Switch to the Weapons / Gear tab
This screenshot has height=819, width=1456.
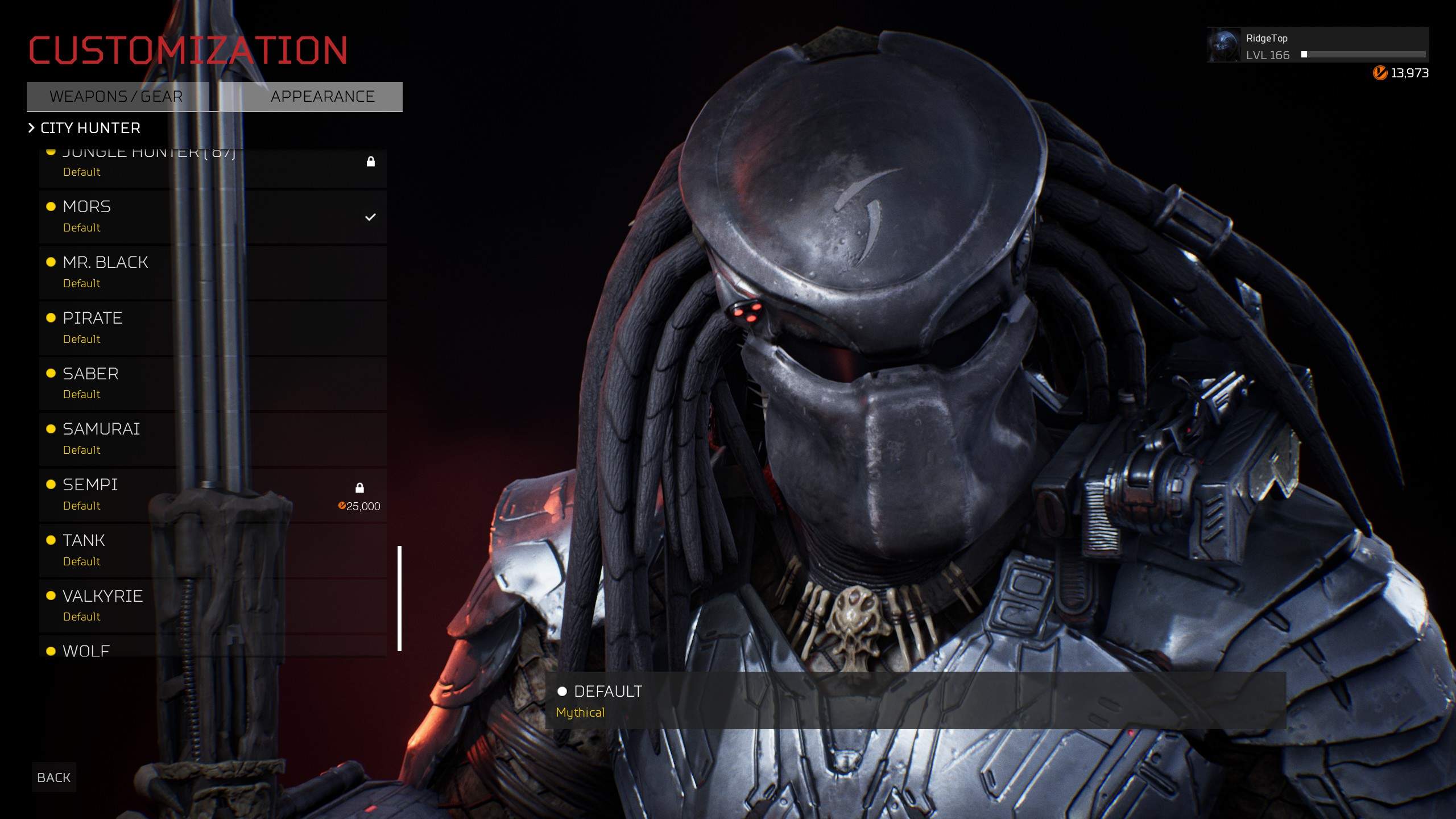pyautogui.click(x=117, y=97)
